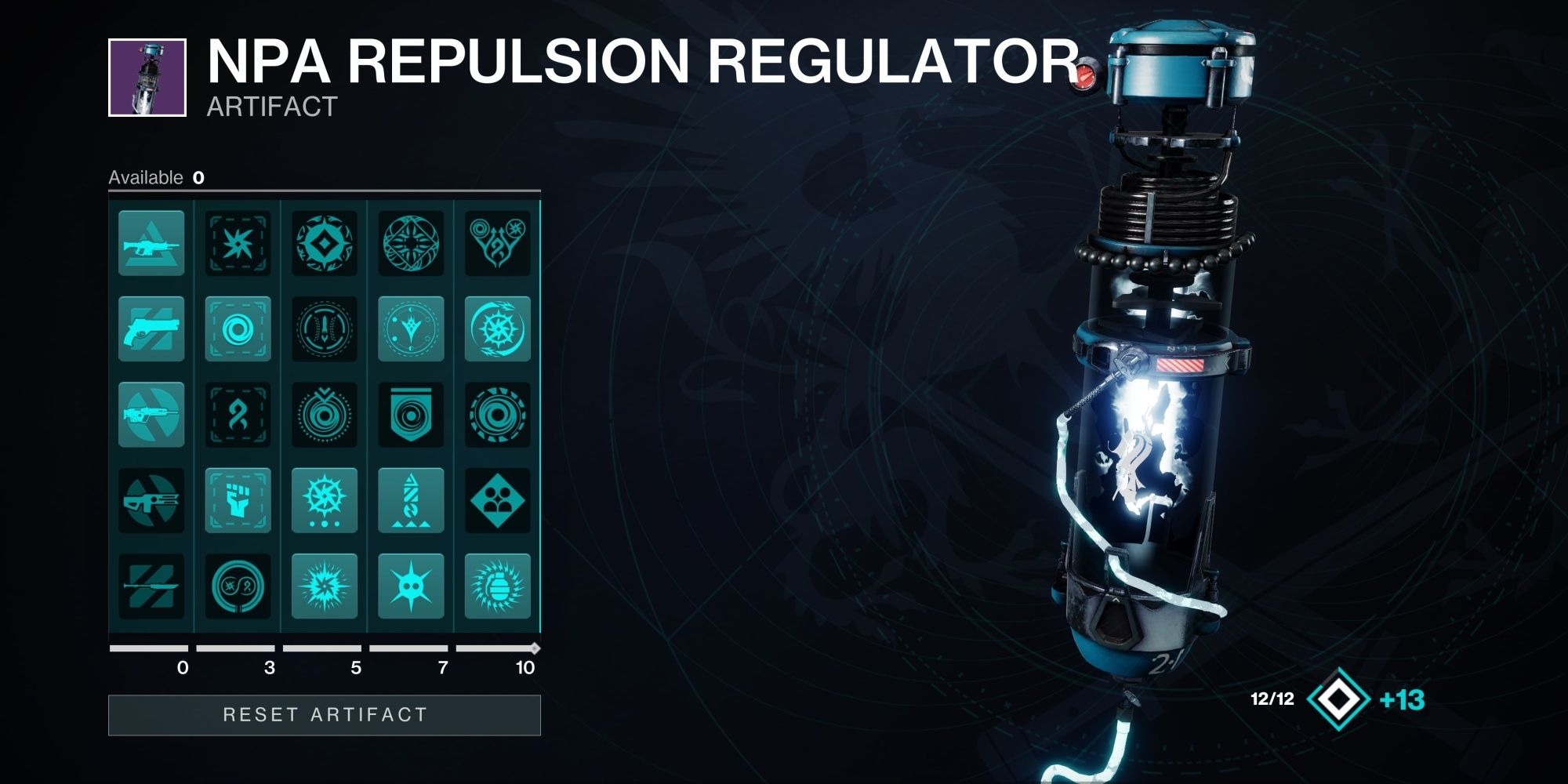Image resolution: width=1568 pixels, height=784 pixels.
Task: Select the diamond with three circles perk
Action: (498, 500)
